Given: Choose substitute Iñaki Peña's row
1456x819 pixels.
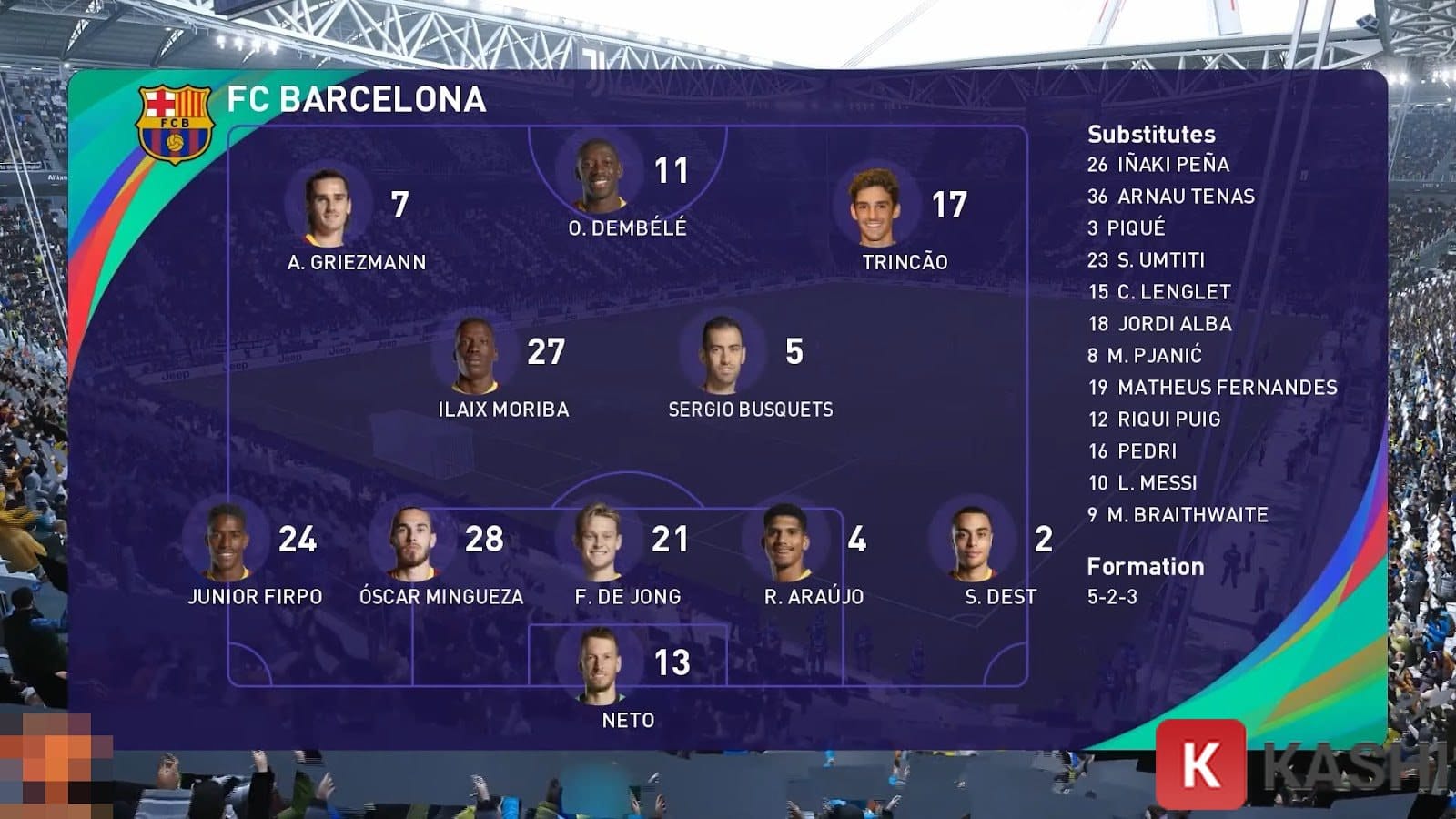Looking at the screenshot, I should coord(1158,165).
